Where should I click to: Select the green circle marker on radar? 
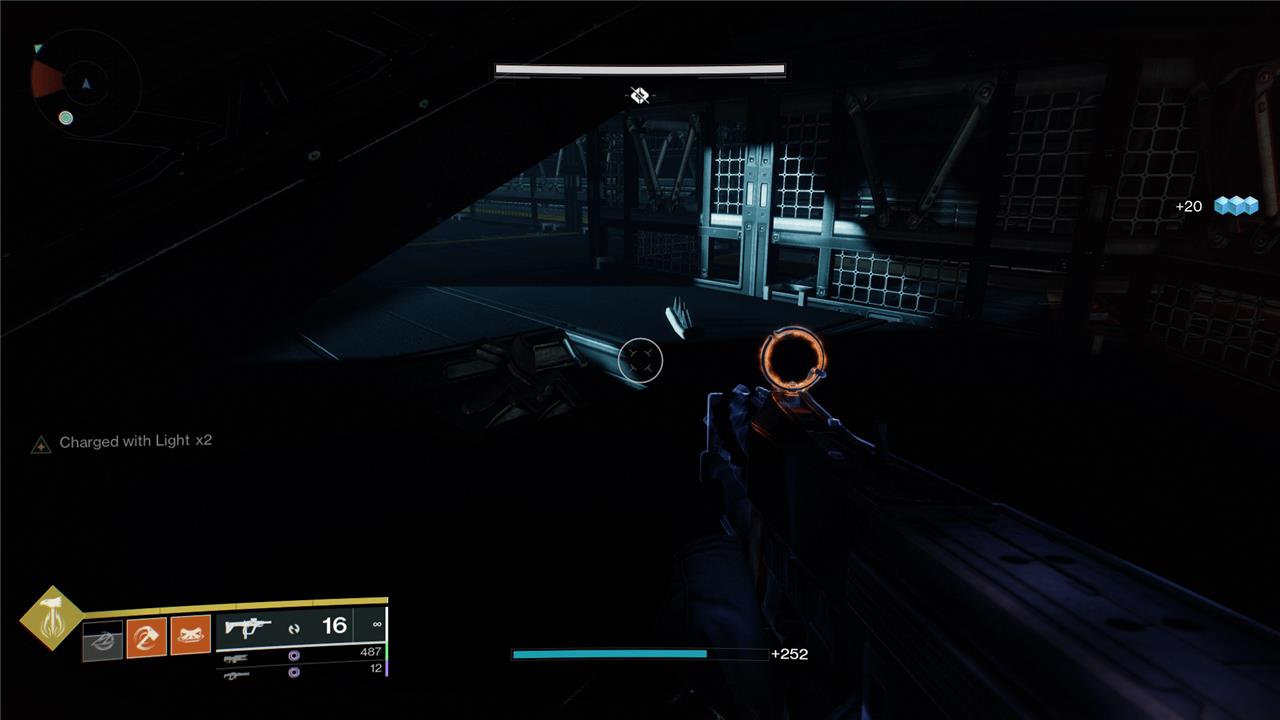tap(66, 118)
